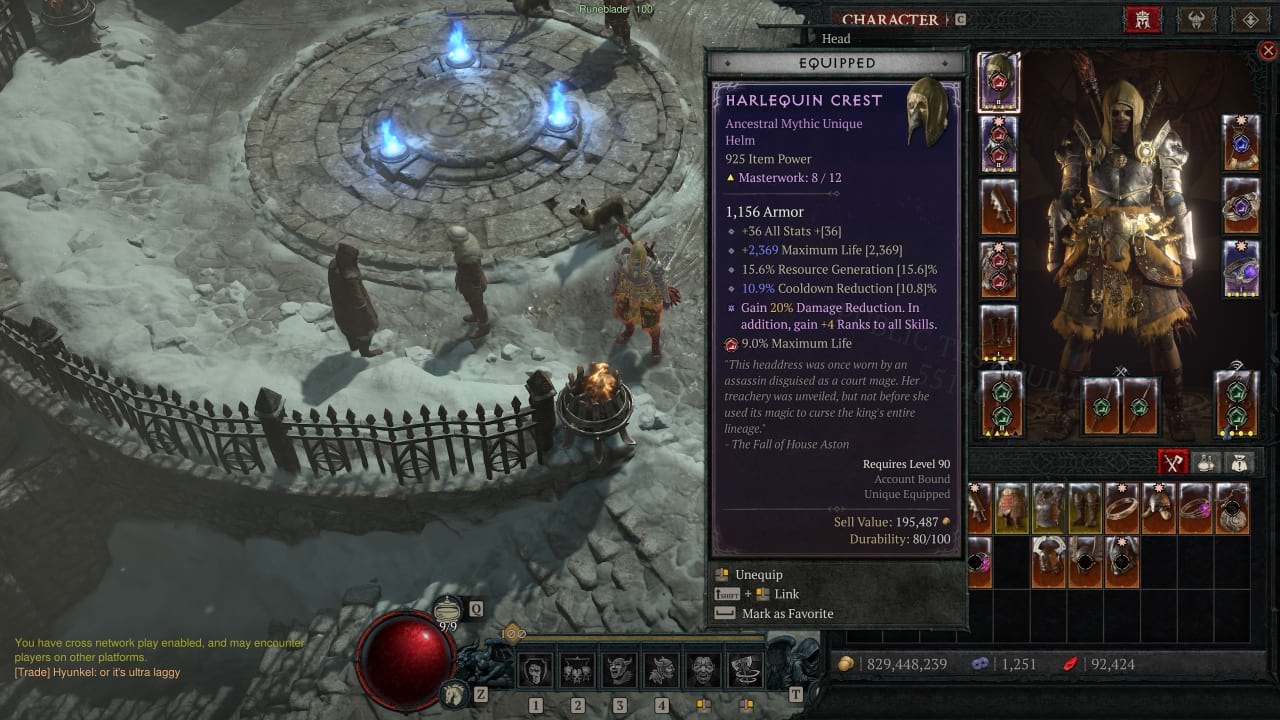Switch to the consumables potion tab
This screenshot has width=1280, height=720.
click(1207, 462)
